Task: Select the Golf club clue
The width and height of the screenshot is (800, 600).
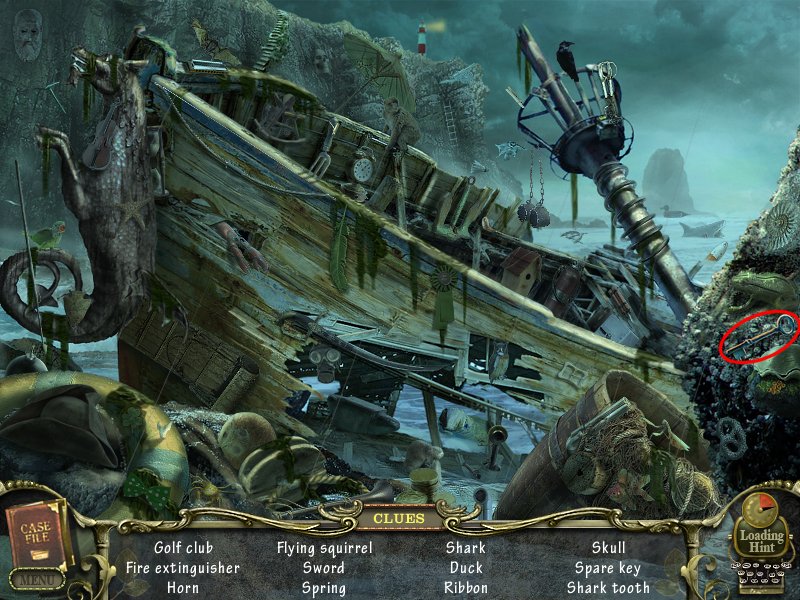Action: 183,548
